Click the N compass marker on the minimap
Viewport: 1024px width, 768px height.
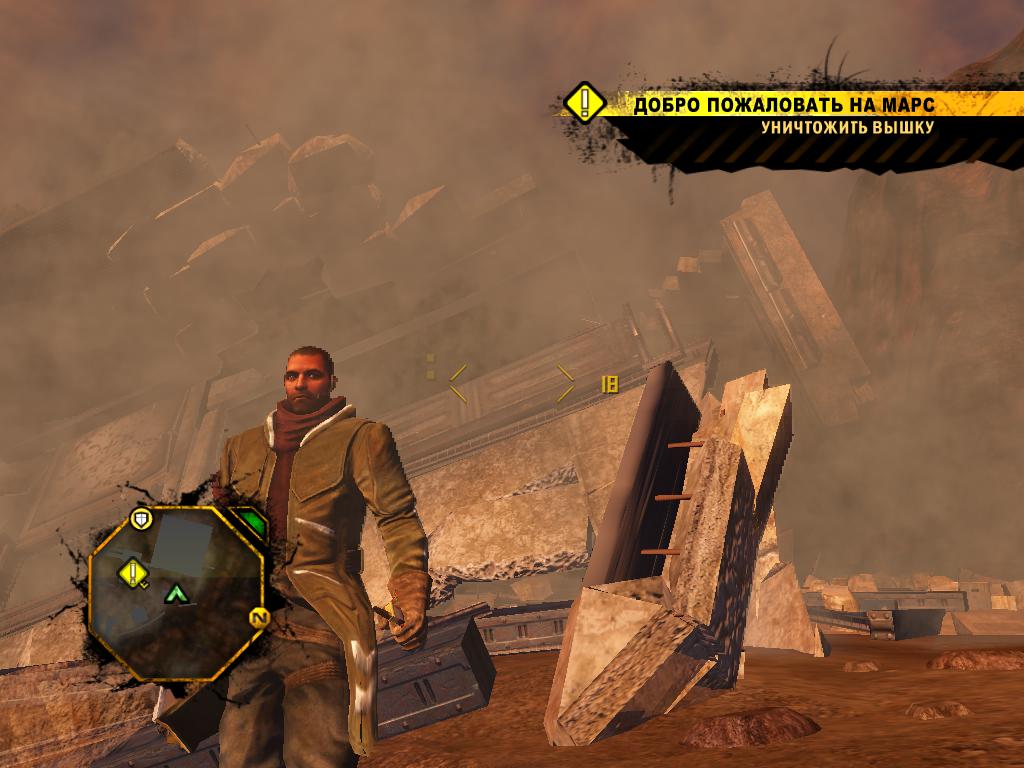click(x=258, y=619)
